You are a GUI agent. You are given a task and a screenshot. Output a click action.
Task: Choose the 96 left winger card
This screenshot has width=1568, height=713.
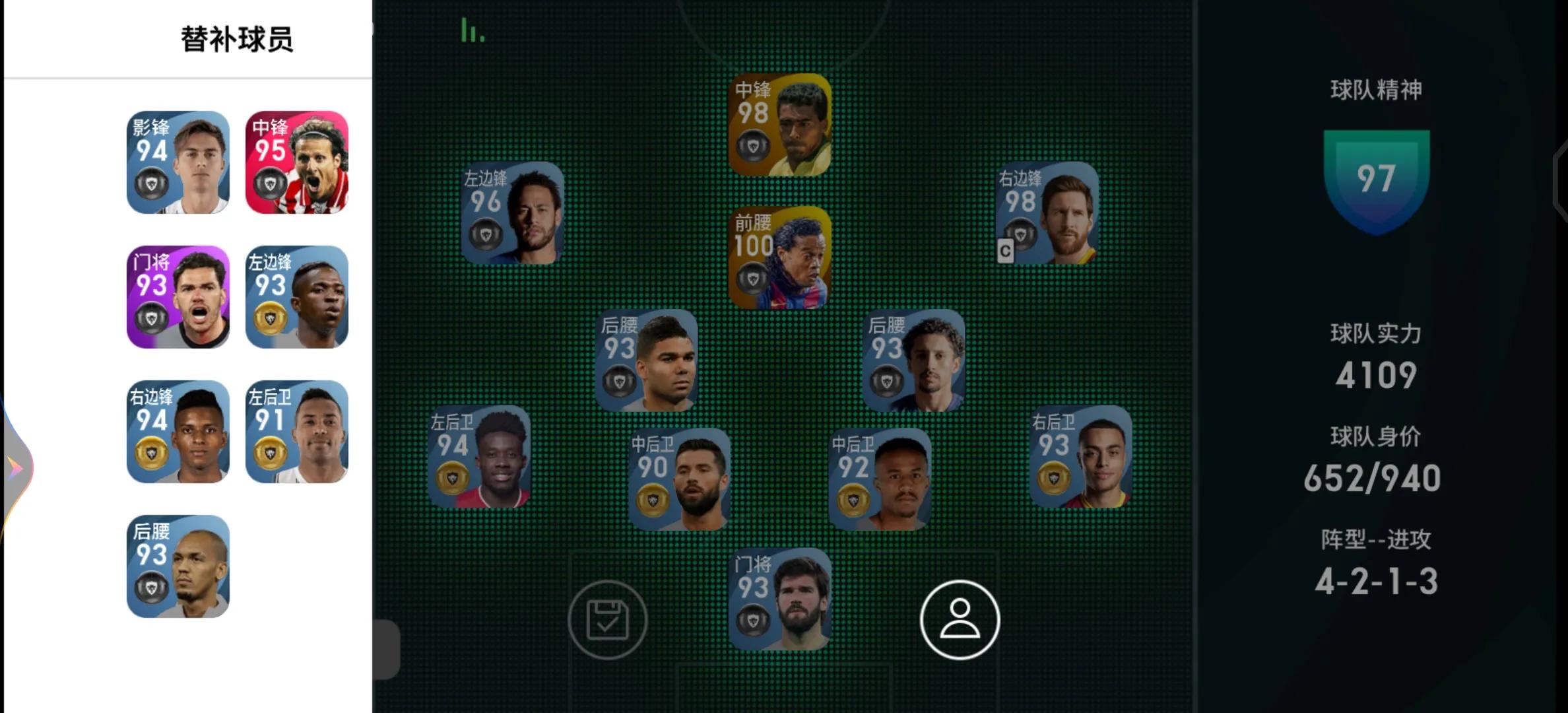(513, 213)
